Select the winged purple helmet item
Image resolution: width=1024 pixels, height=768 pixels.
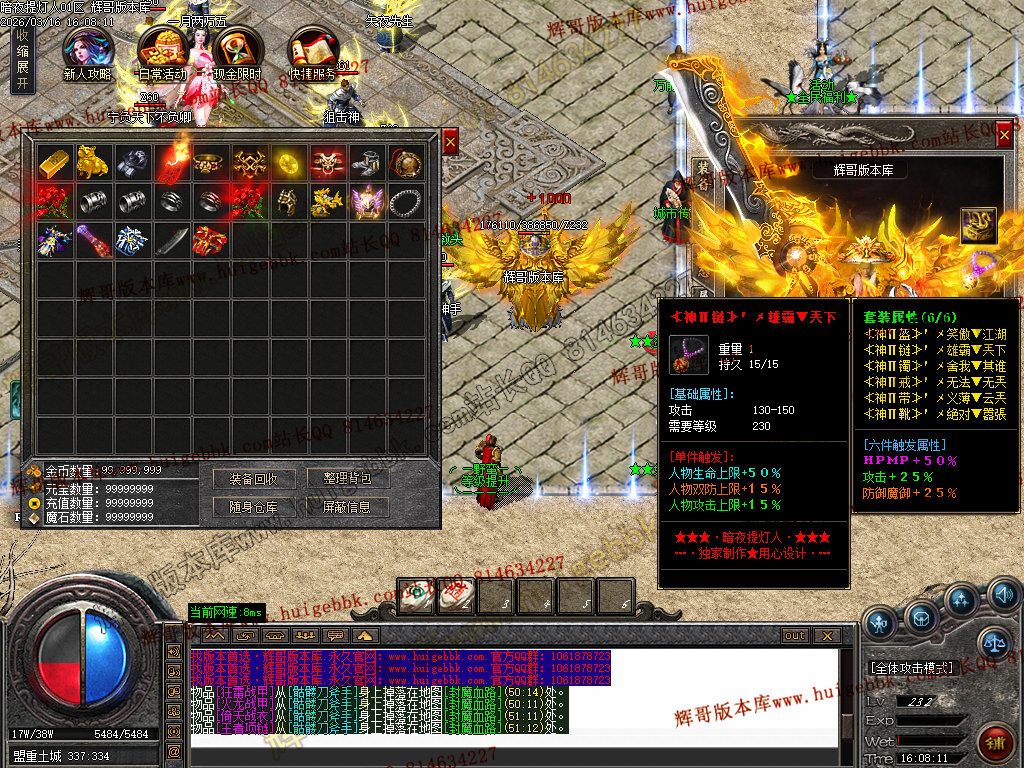(x=366, y=201)
